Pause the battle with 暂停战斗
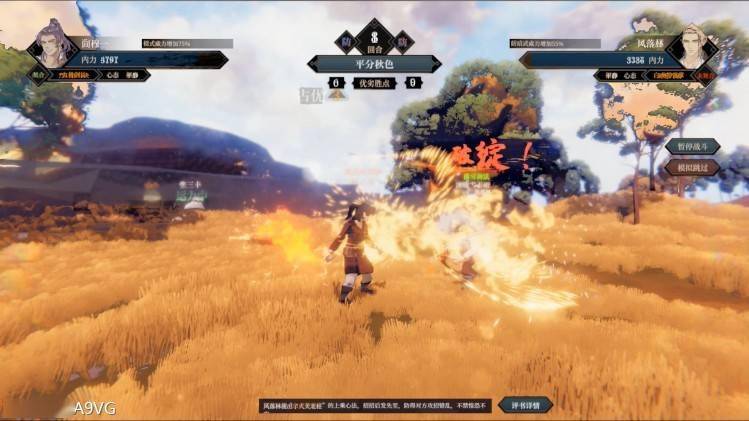 point(692,147)
